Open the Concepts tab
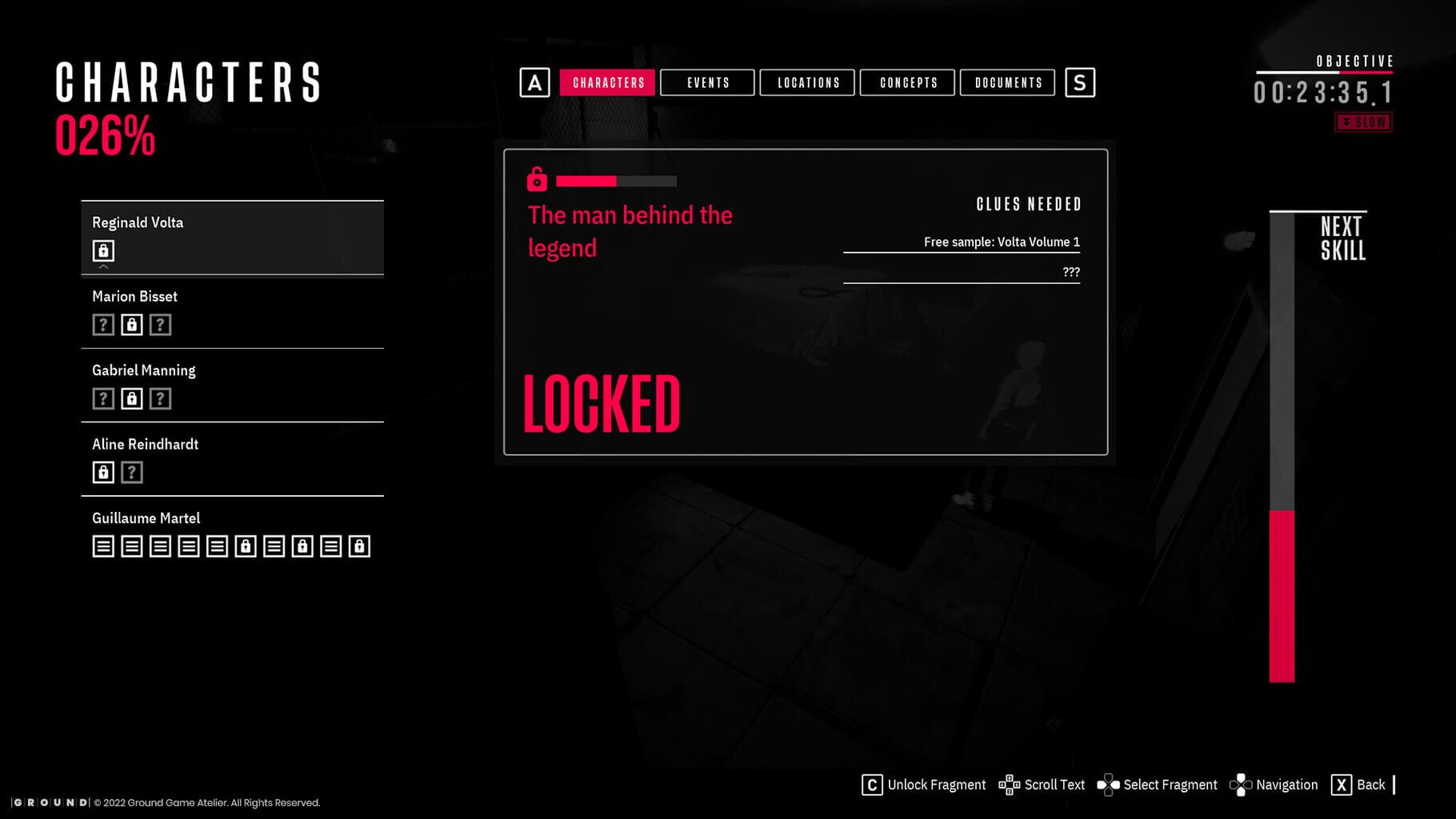1456x819 pixels. pos(907,82)
